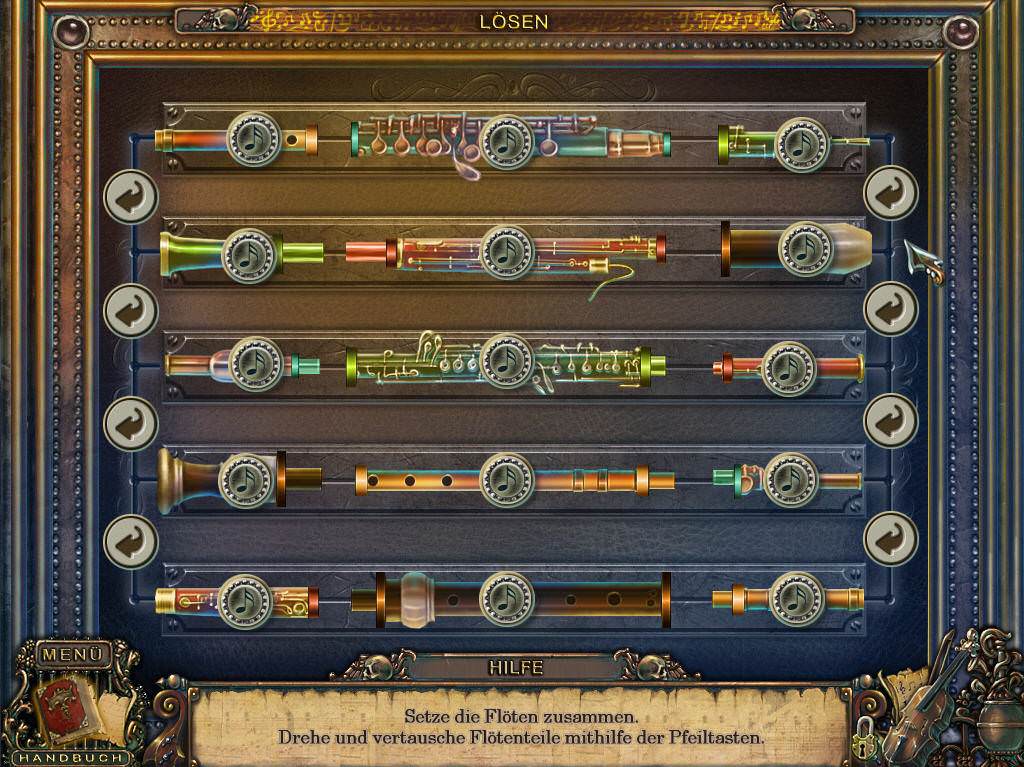
Task: Open the MENÜ
Action: click(x=73, y=655)
